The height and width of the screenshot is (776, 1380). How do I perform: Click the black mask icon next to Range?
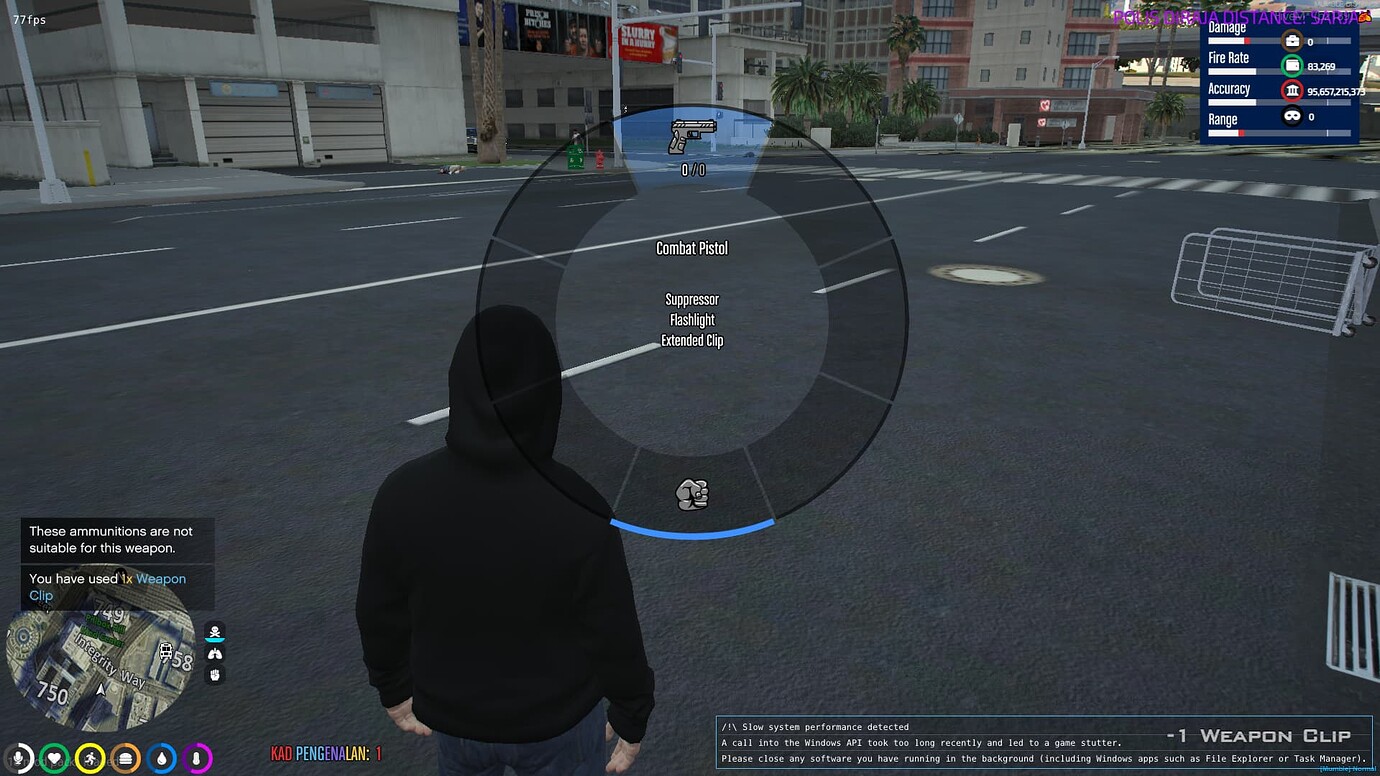coord(1292,116)
